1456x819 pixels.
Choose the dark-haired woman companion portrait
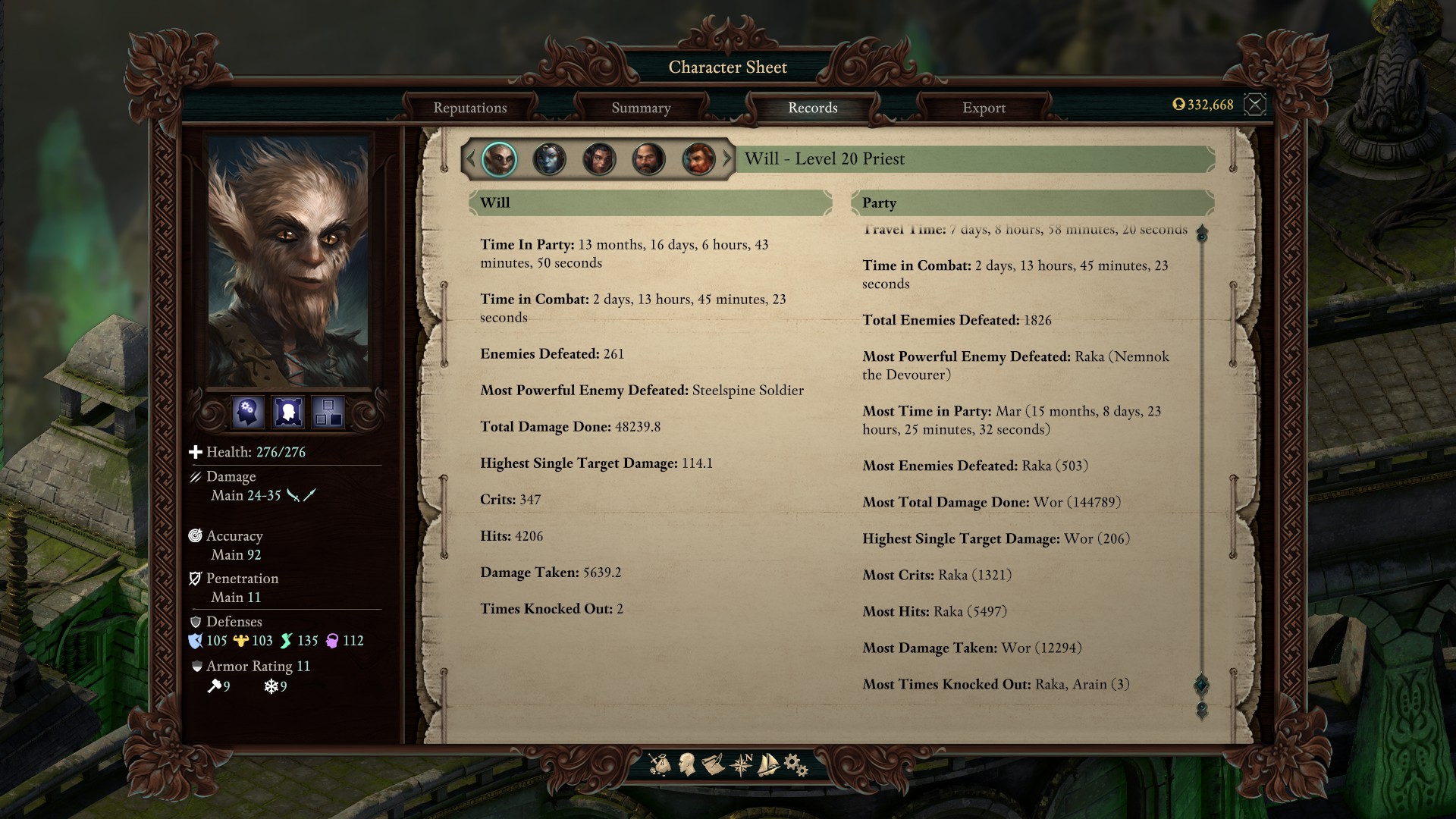[x=598, y=159]
